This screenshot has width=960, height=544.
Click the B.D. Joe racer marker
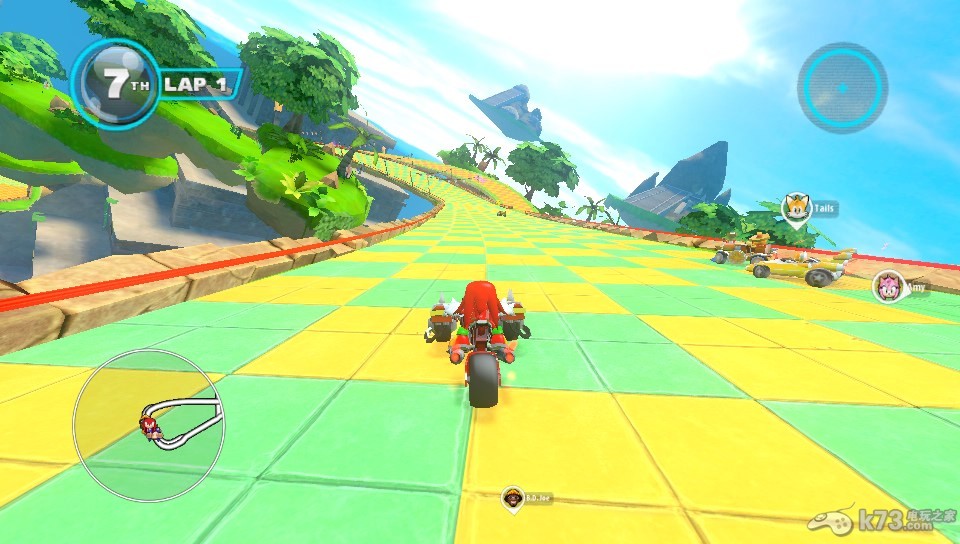pyautogui.click(x=514, y=496)
